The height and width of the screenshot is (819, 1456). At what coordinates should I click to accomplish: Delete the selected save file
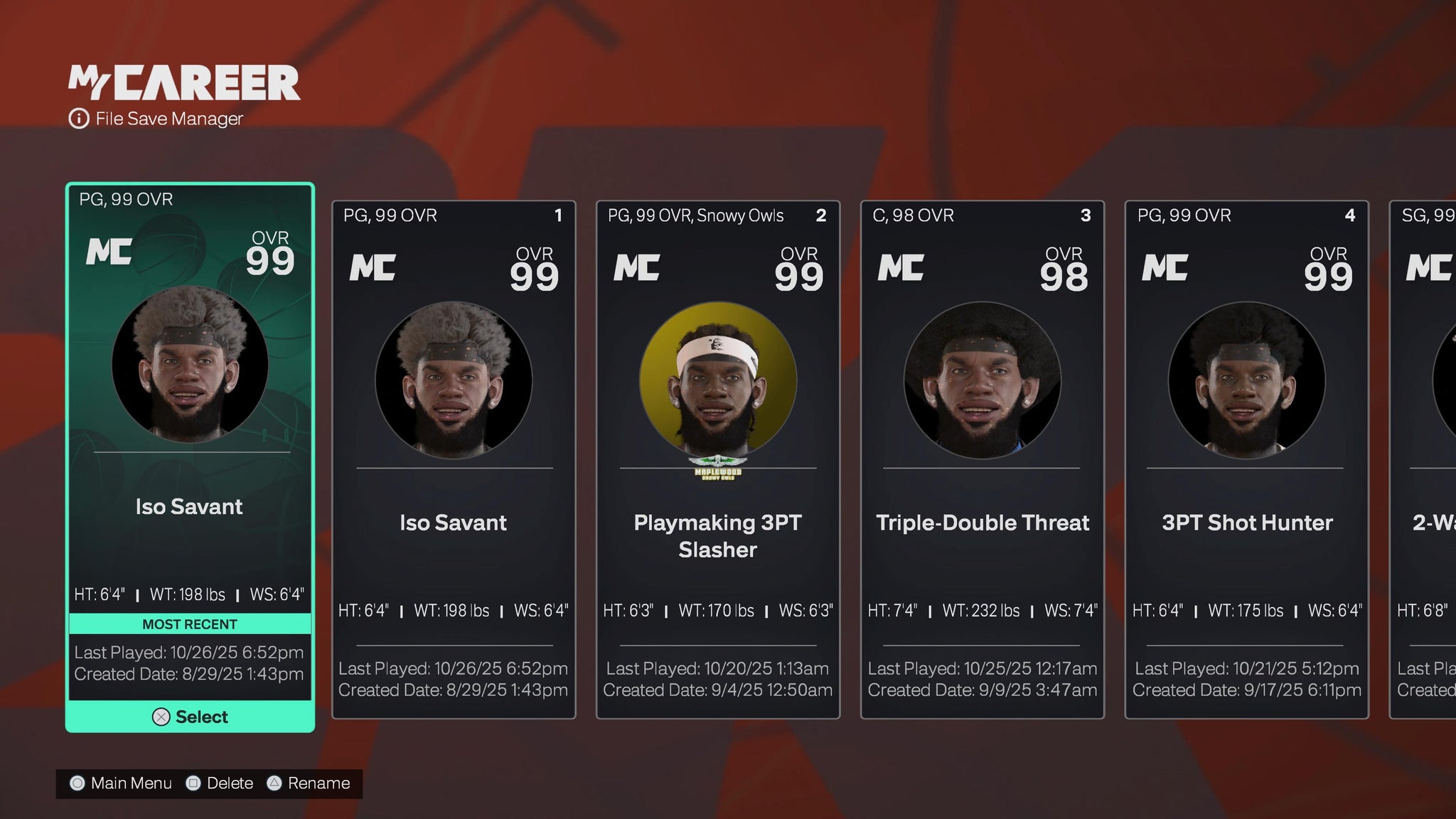click(220, 783)
